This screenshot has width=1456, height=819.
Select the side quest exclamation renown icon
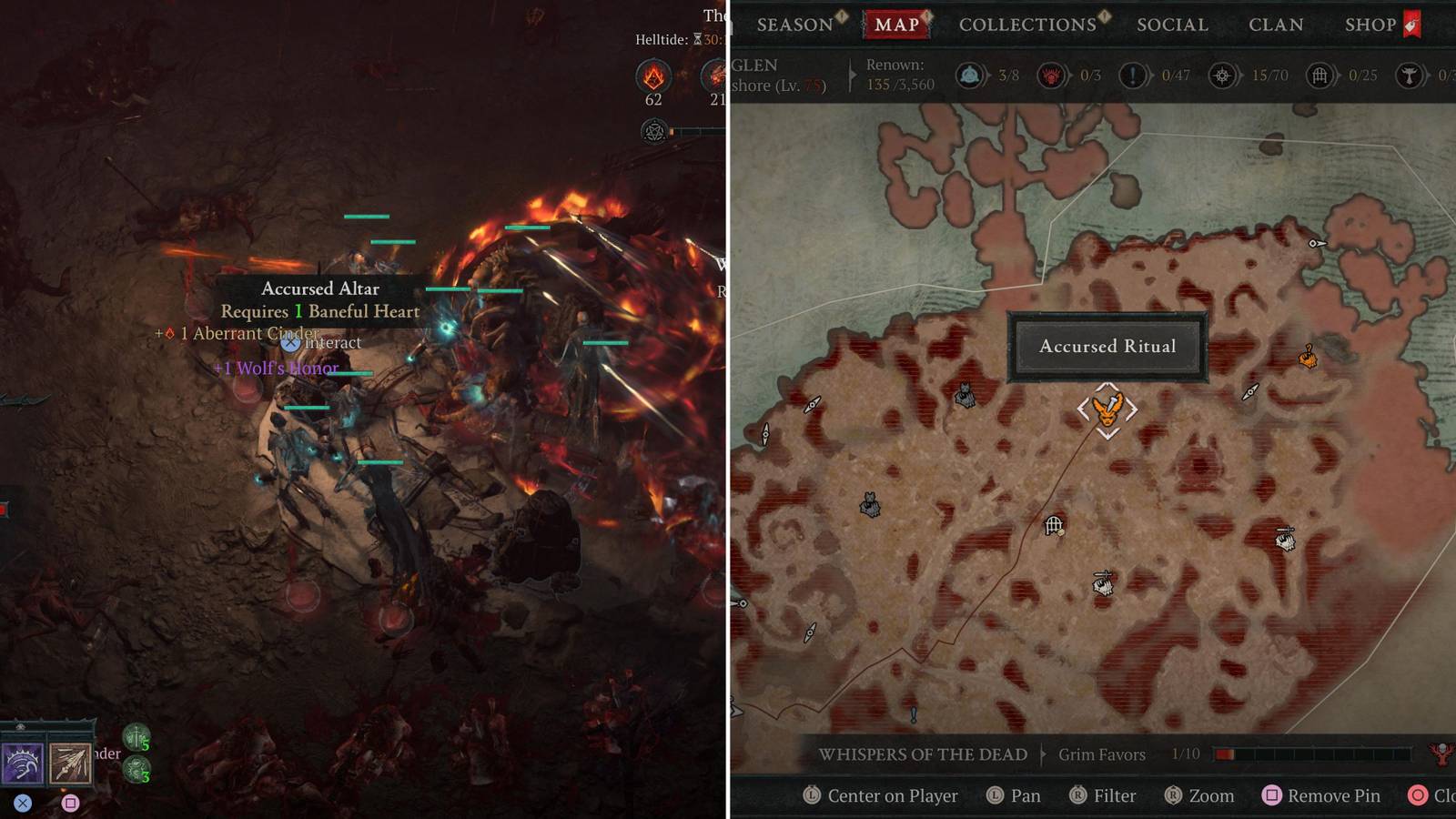(1133, 76)
